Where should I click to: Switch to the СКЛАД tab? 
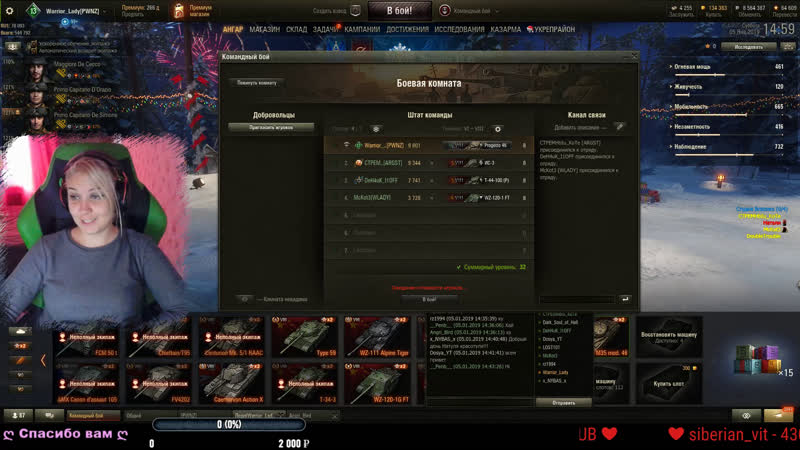[x=296, y=30]
